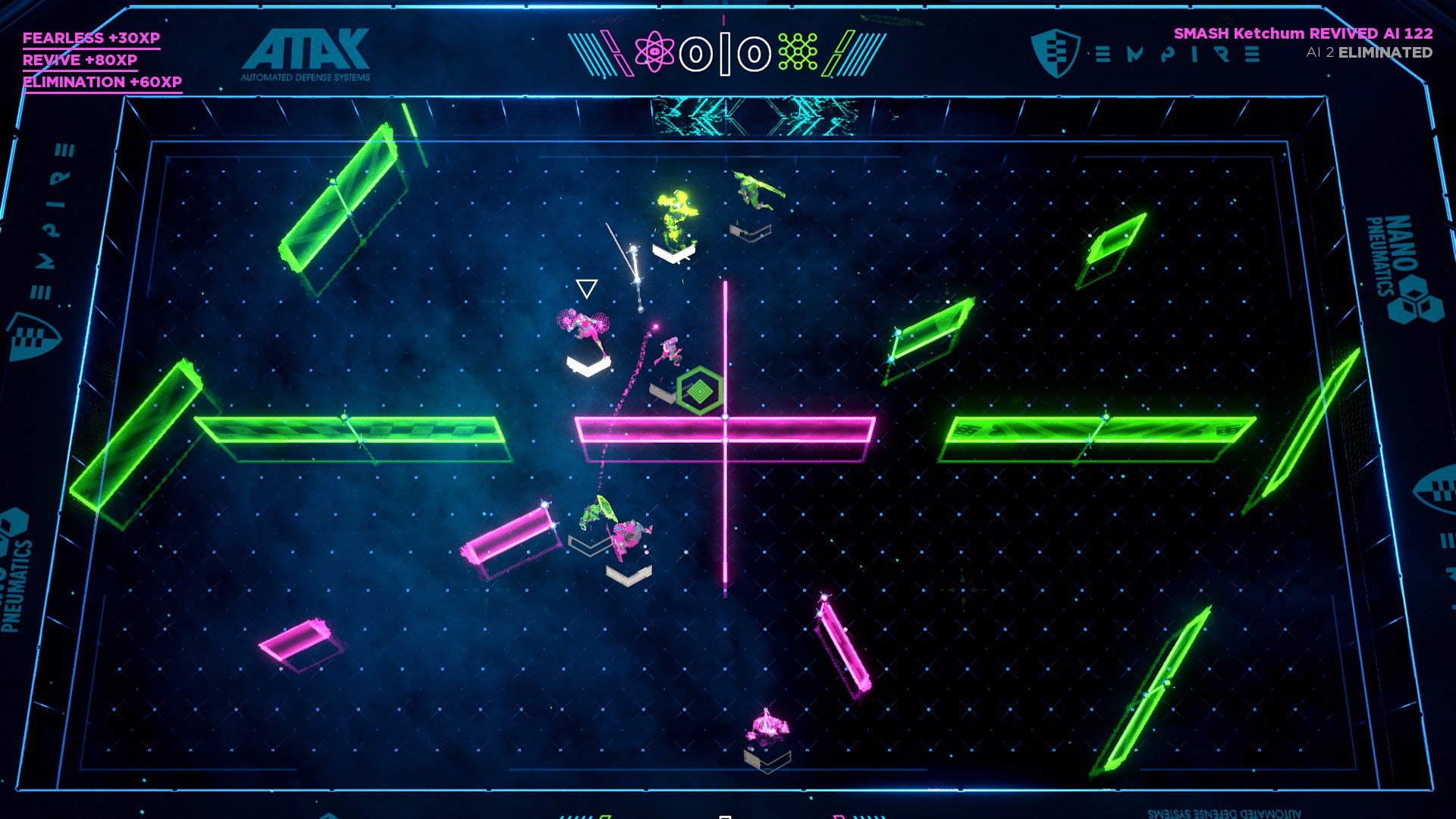This screenshot has height=819, width=1456.
Task: Click the large pink cross laser wall
Action: coord(726,428)
